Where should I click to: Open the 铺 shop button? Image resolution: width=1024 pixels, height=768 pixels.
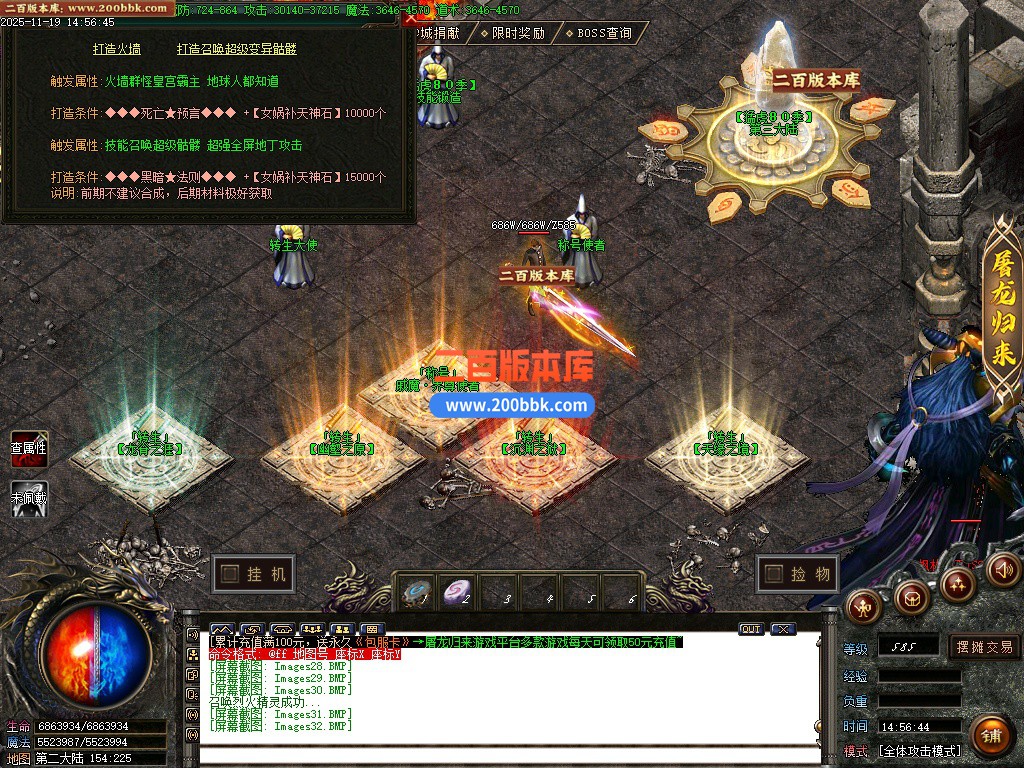coord(990,735)
